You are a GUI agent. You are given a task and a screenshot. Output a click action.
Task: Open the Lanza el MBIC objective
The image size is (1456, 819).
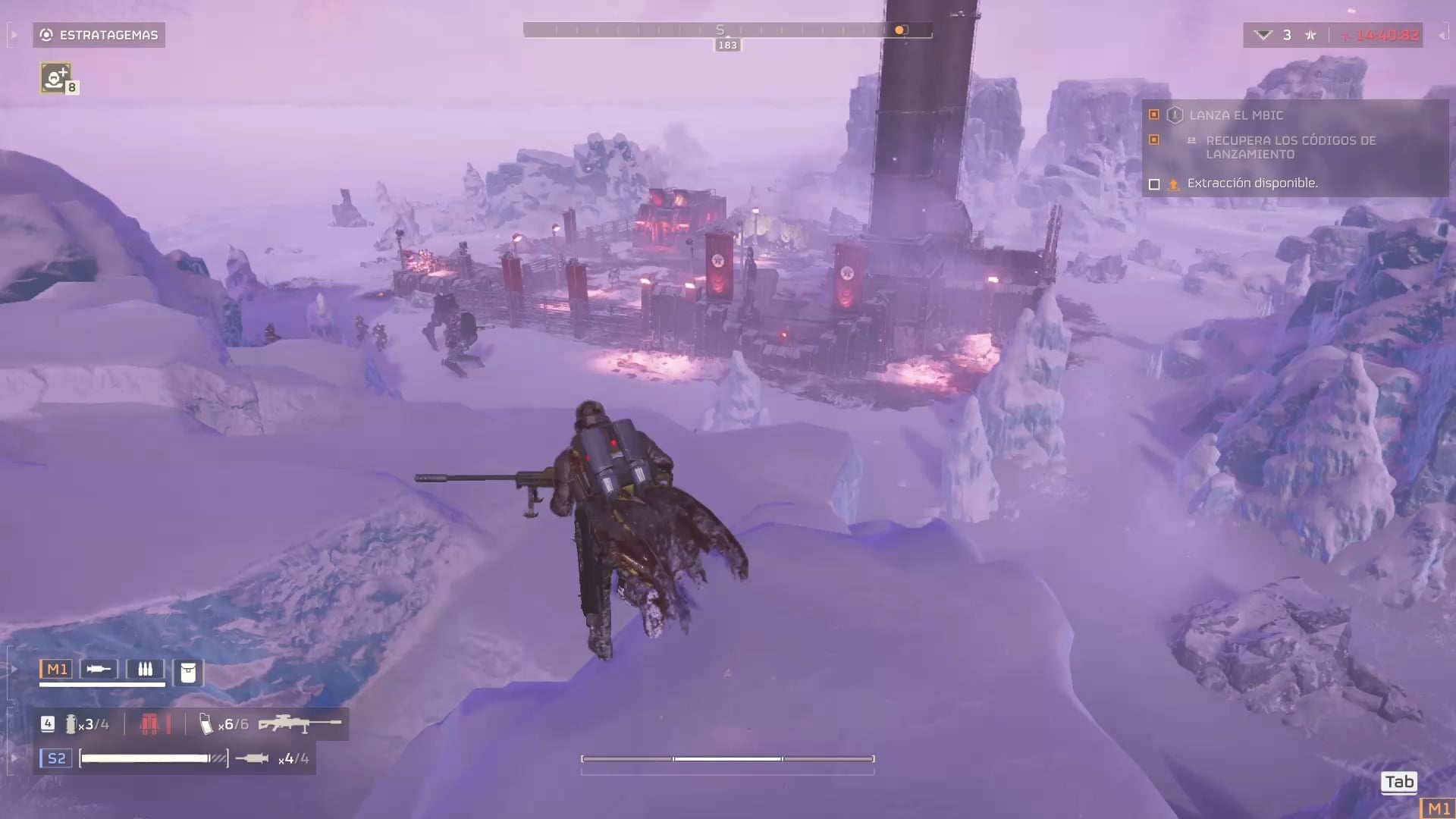(1236, 115)
